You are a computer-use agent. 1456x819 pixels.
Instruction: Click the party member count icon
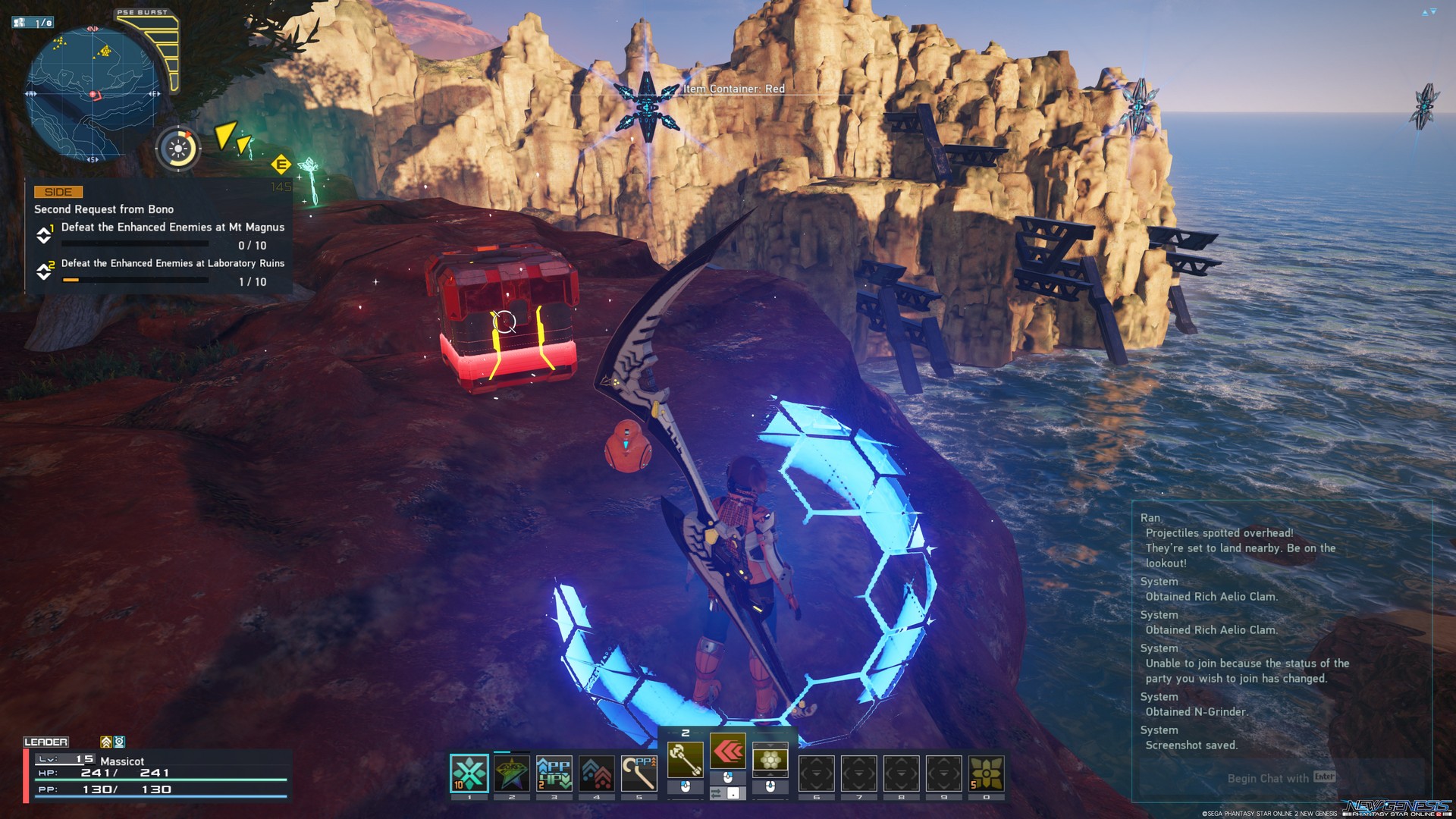pyautogui.click(x=33, y=23)
